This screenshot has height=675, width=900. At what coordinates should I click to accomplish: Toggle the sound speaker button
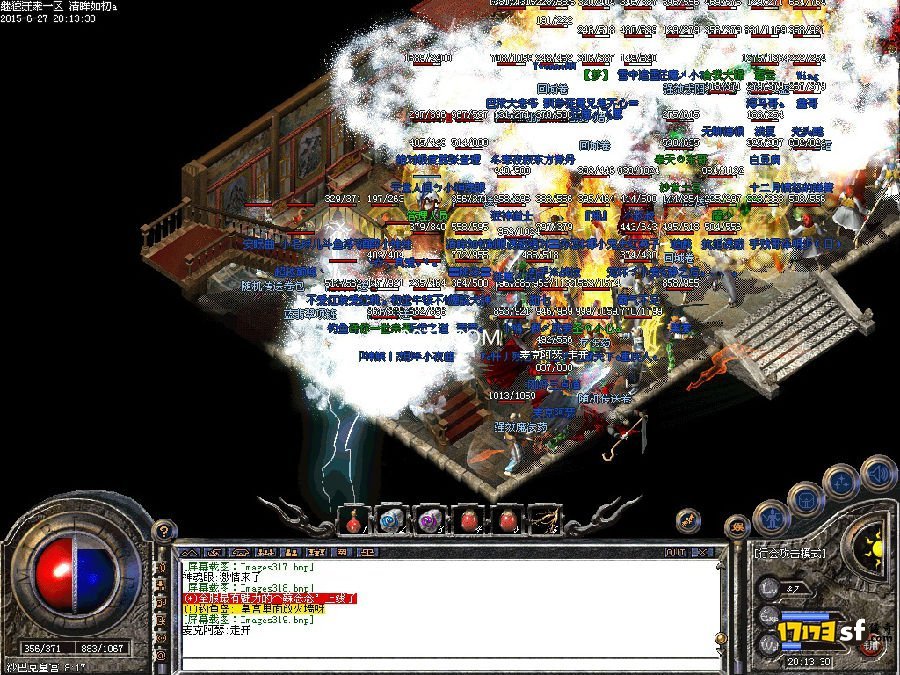pyautogui.click(x=877, y=472)
